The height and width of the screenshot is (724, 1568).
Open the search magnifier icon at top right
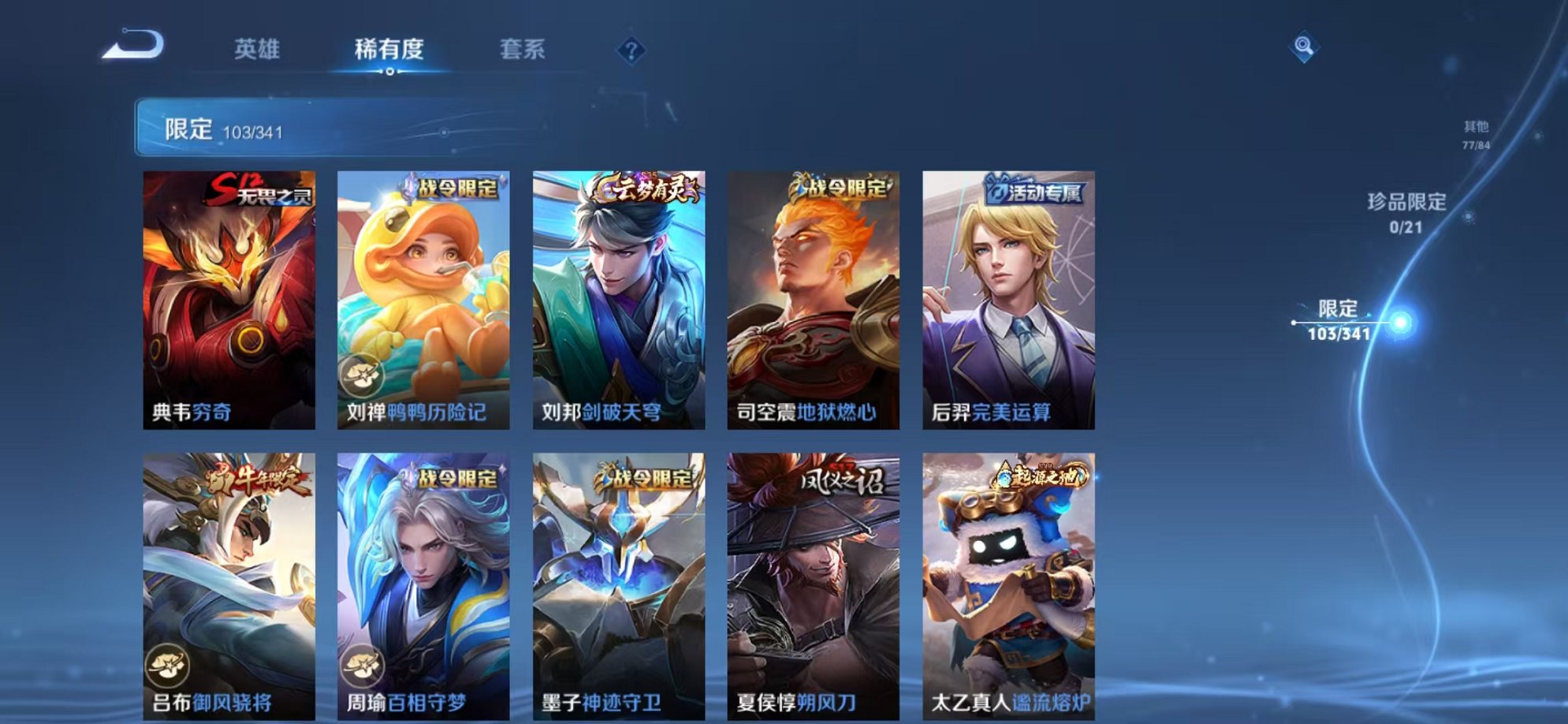point(1305,45)
